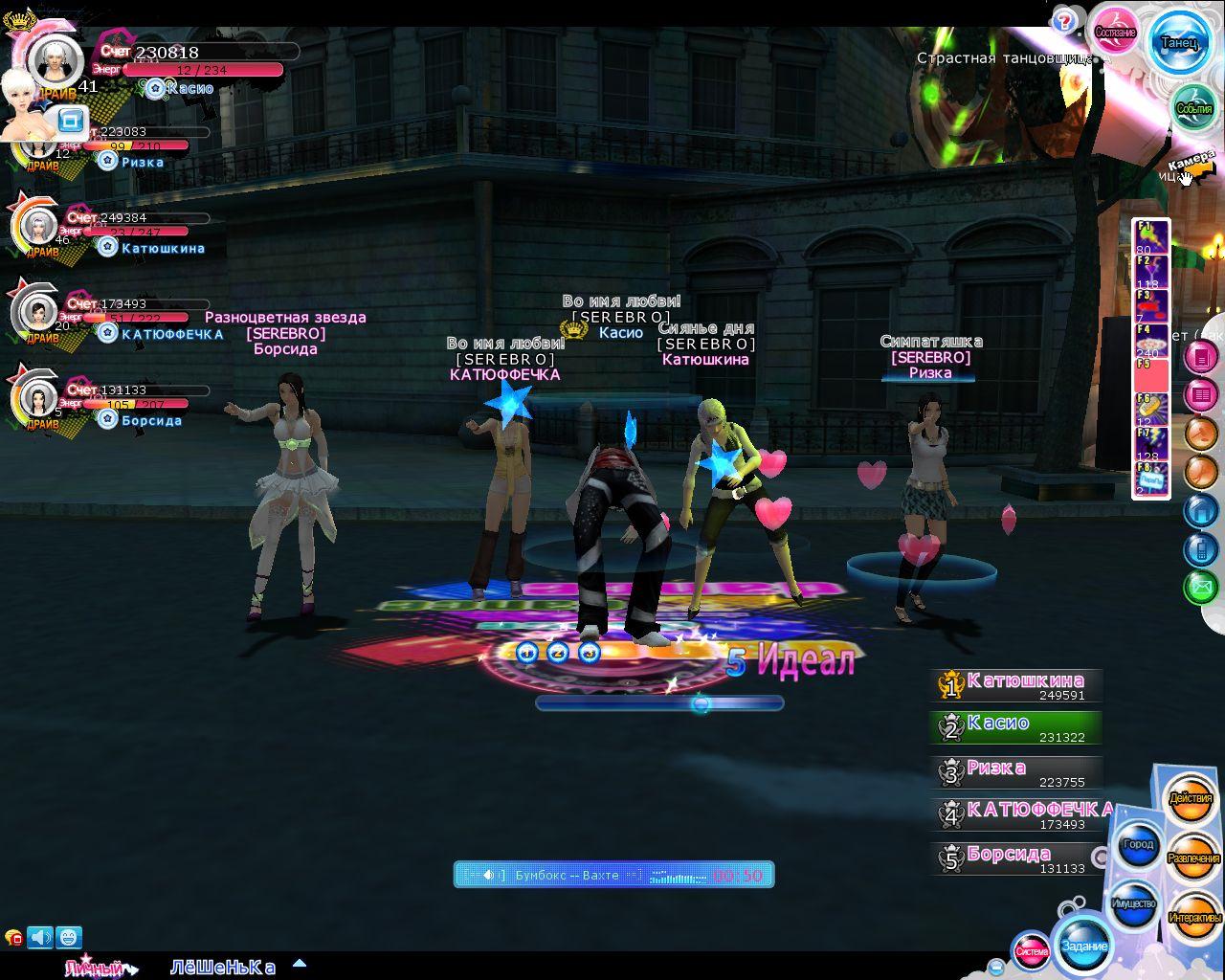
Task: Open the Интерактивы interactive menu
Action: [x=1194, y=918]
